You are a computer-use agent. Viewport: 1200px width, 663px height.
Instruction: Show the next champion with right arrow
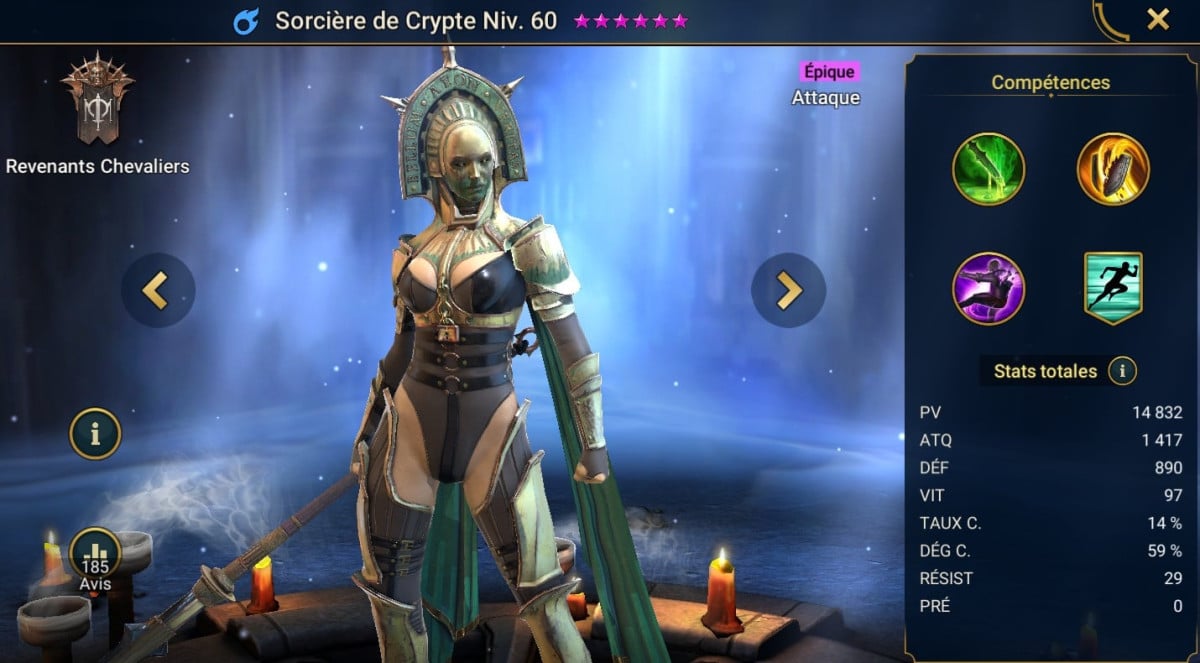pyautogui.click(x=788, y=290)
